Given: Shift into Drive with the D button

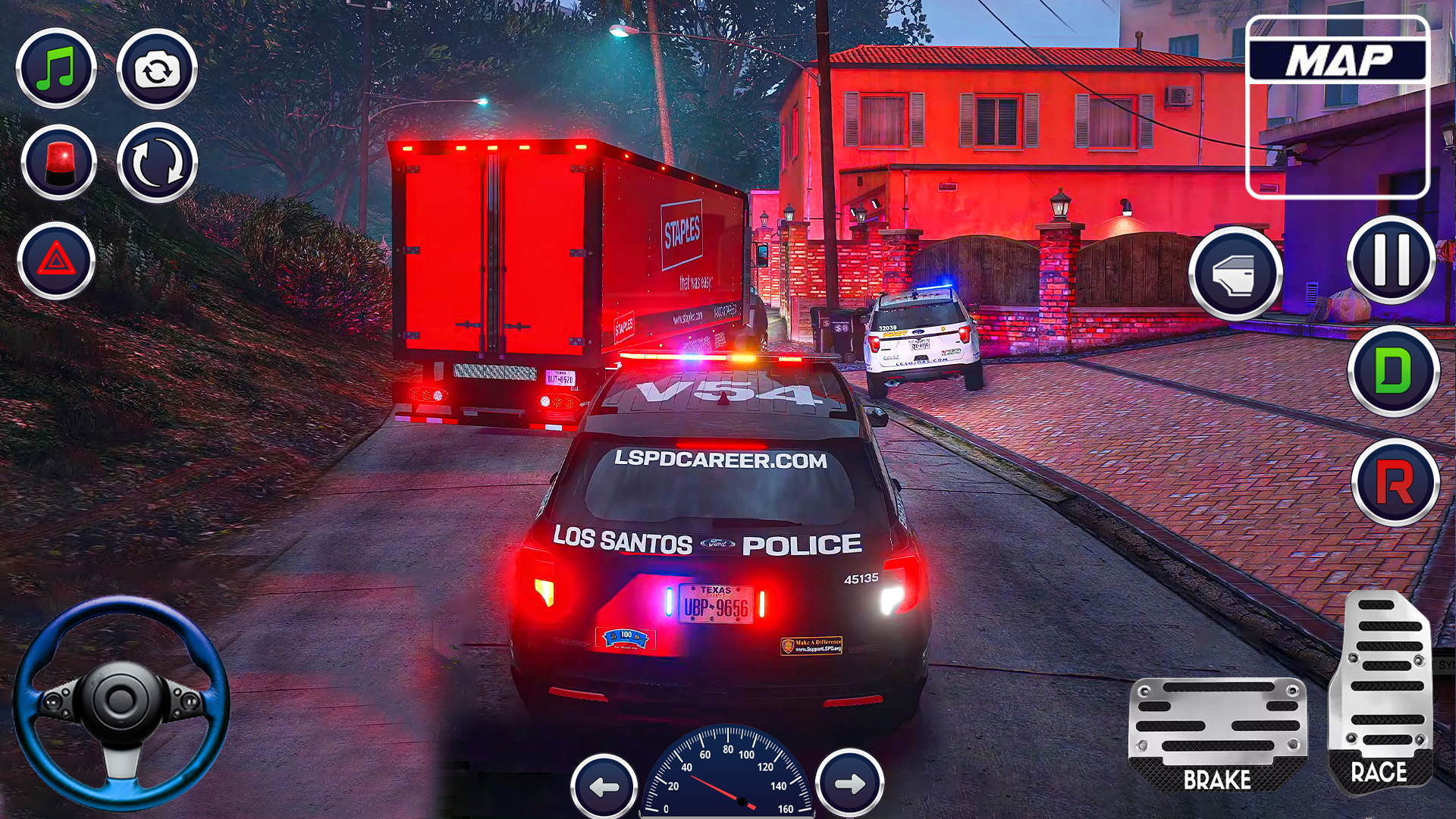Looking at the screenshot, I should [x=1393, y=371].
